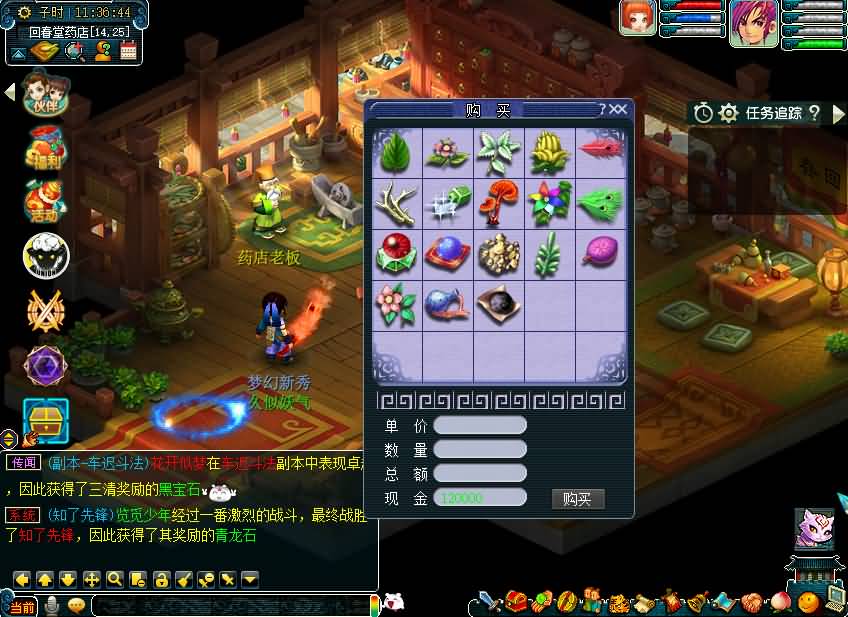This screenshot has height=617, width=848.
Task: Expand the 任务追踪 quest tracker
Action: point(838,113)
